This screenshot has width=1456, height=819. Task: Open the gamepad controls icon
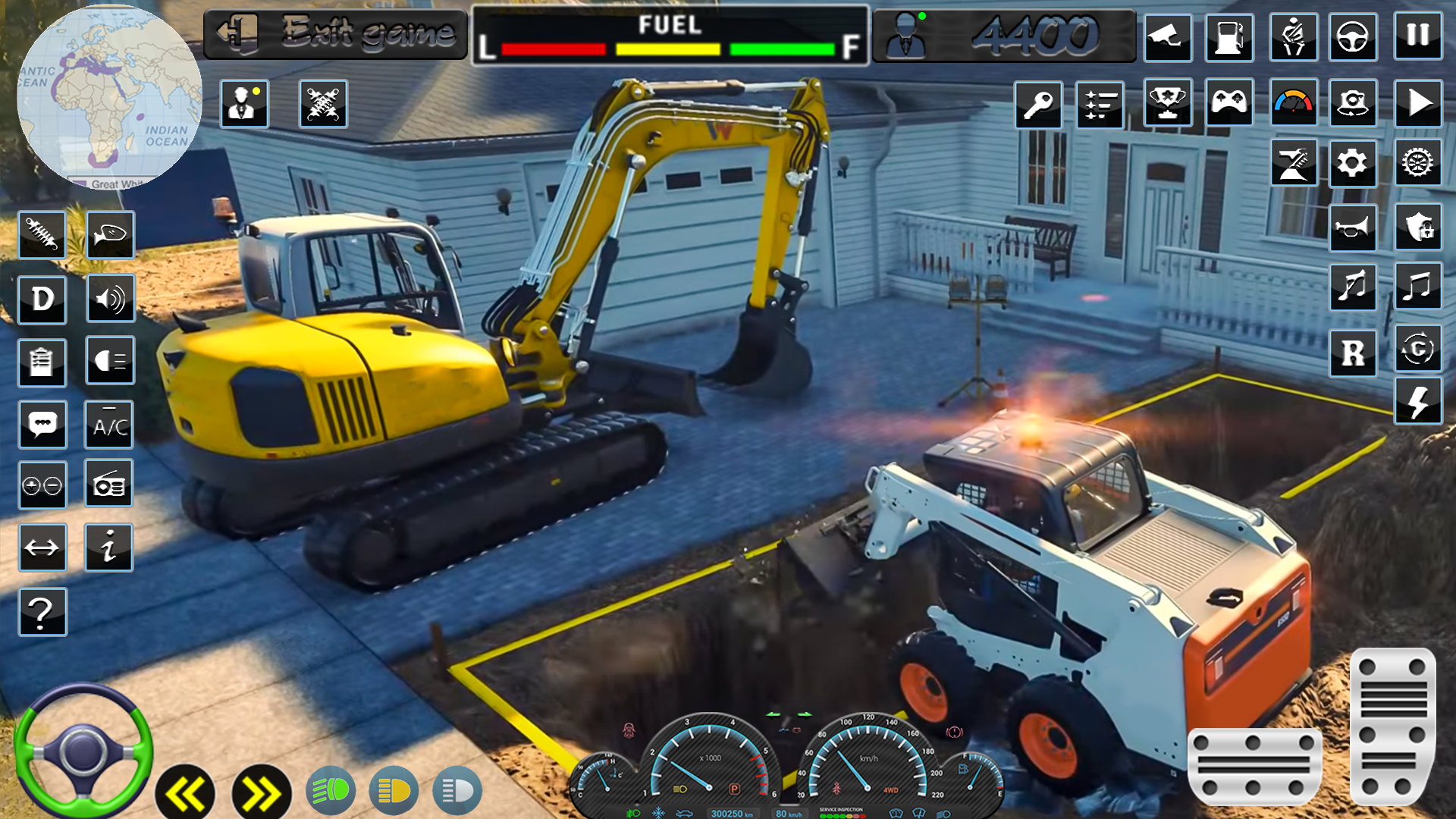pyautogui.click(x=1230, y=104)
